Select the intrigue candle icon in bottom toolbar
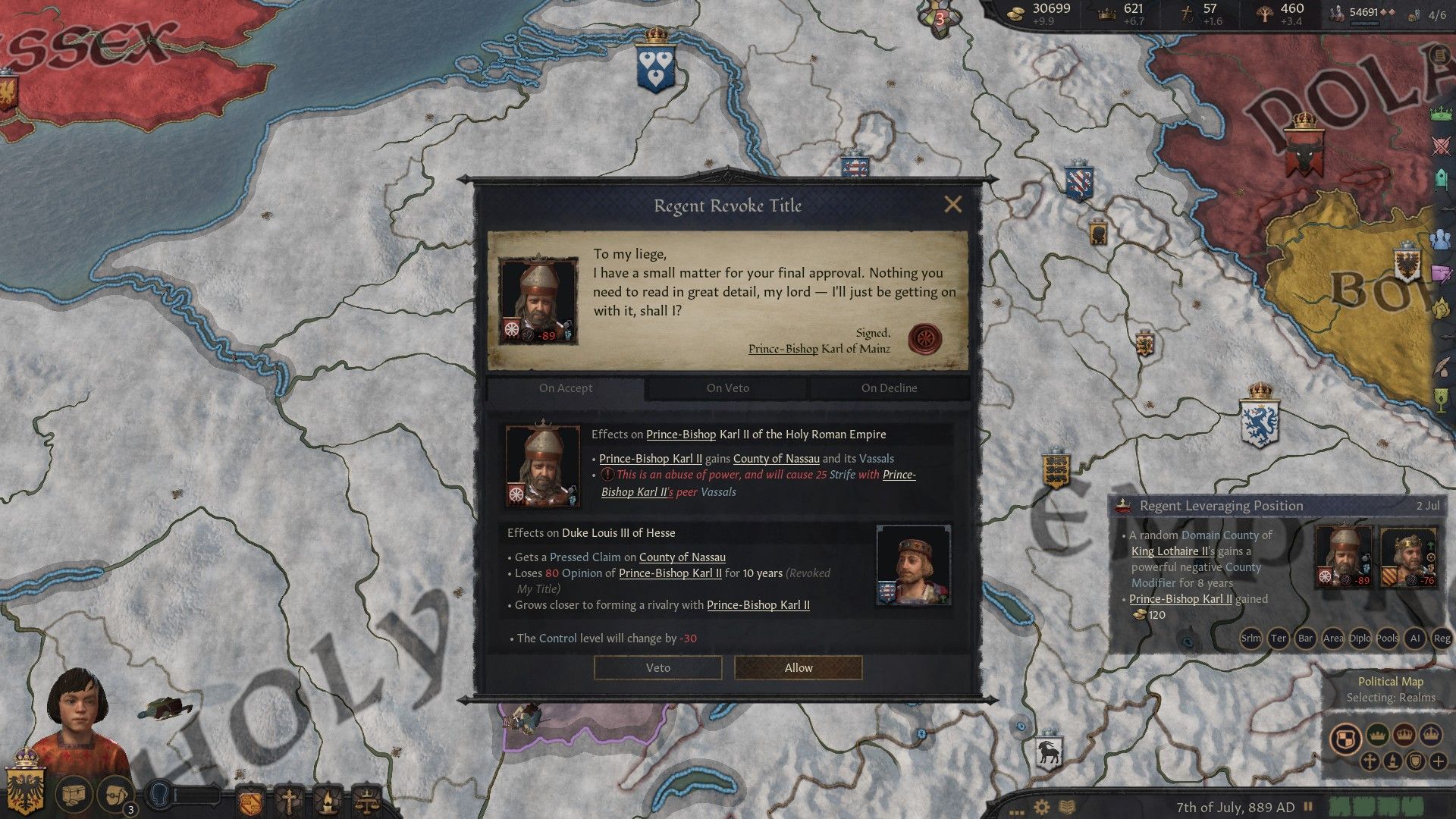 click(328, 801)
